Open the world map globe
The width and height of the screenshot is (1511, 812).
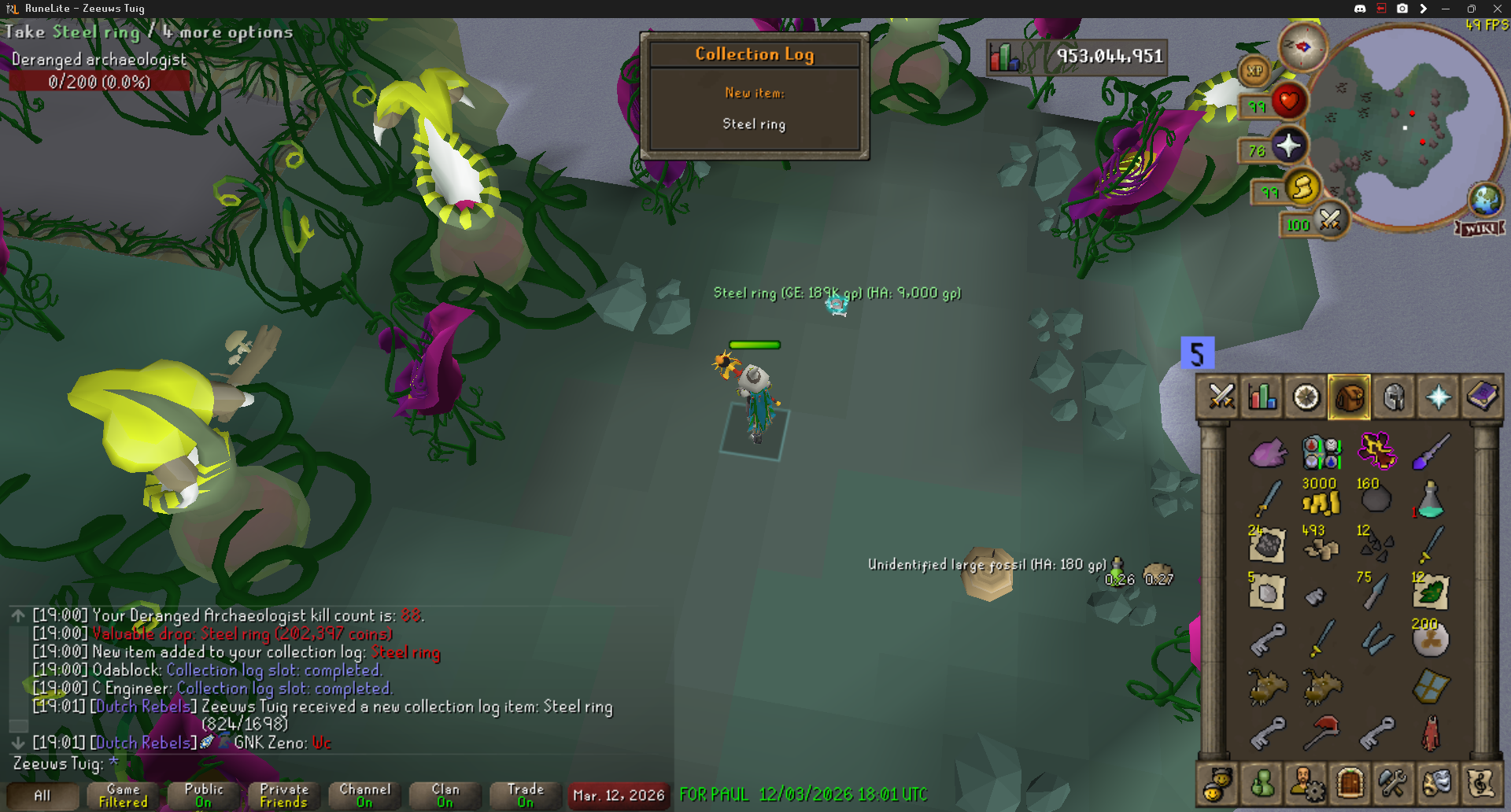1485,200
